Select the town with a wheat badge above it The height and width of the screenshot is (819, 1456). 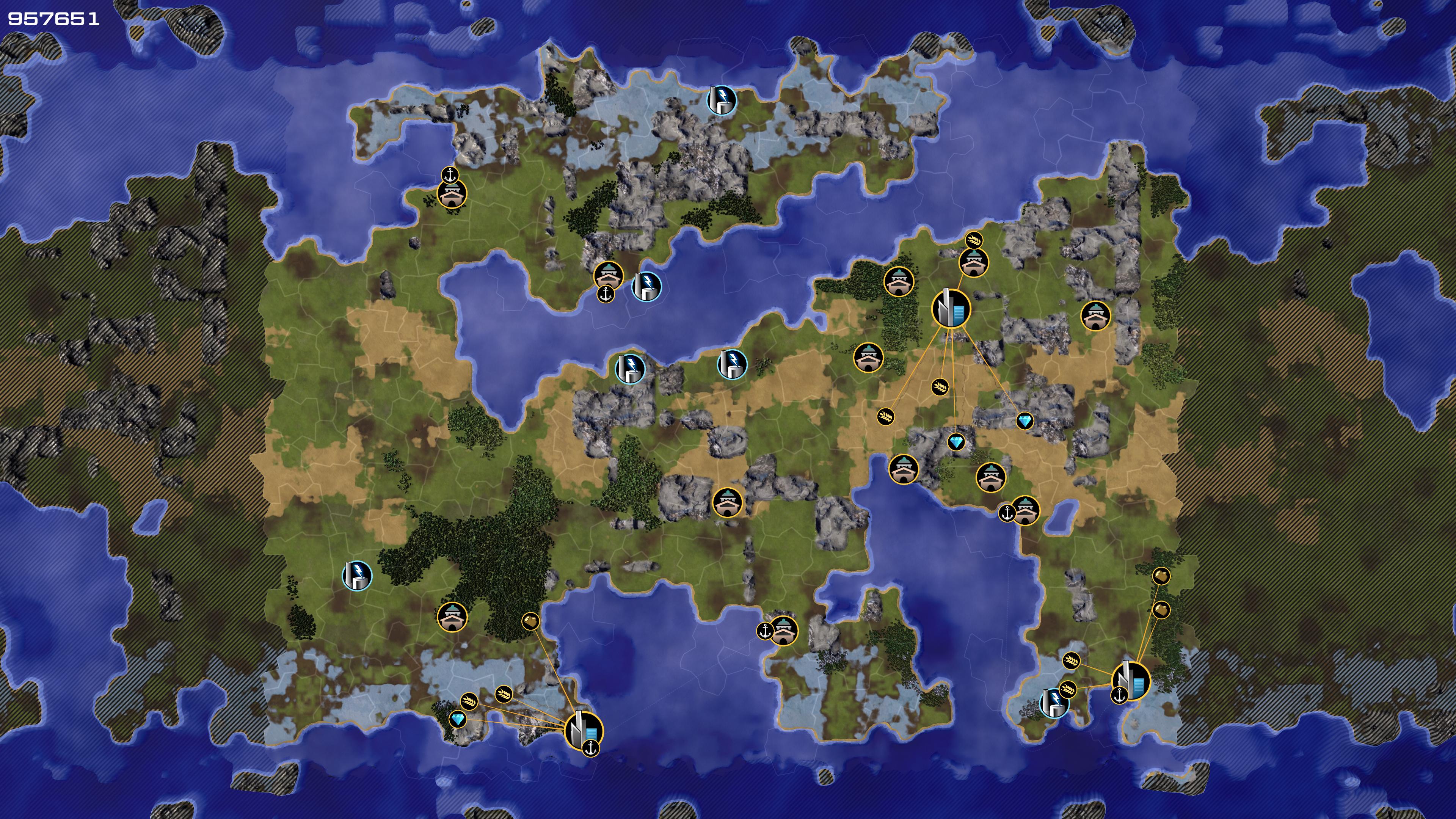974,262
